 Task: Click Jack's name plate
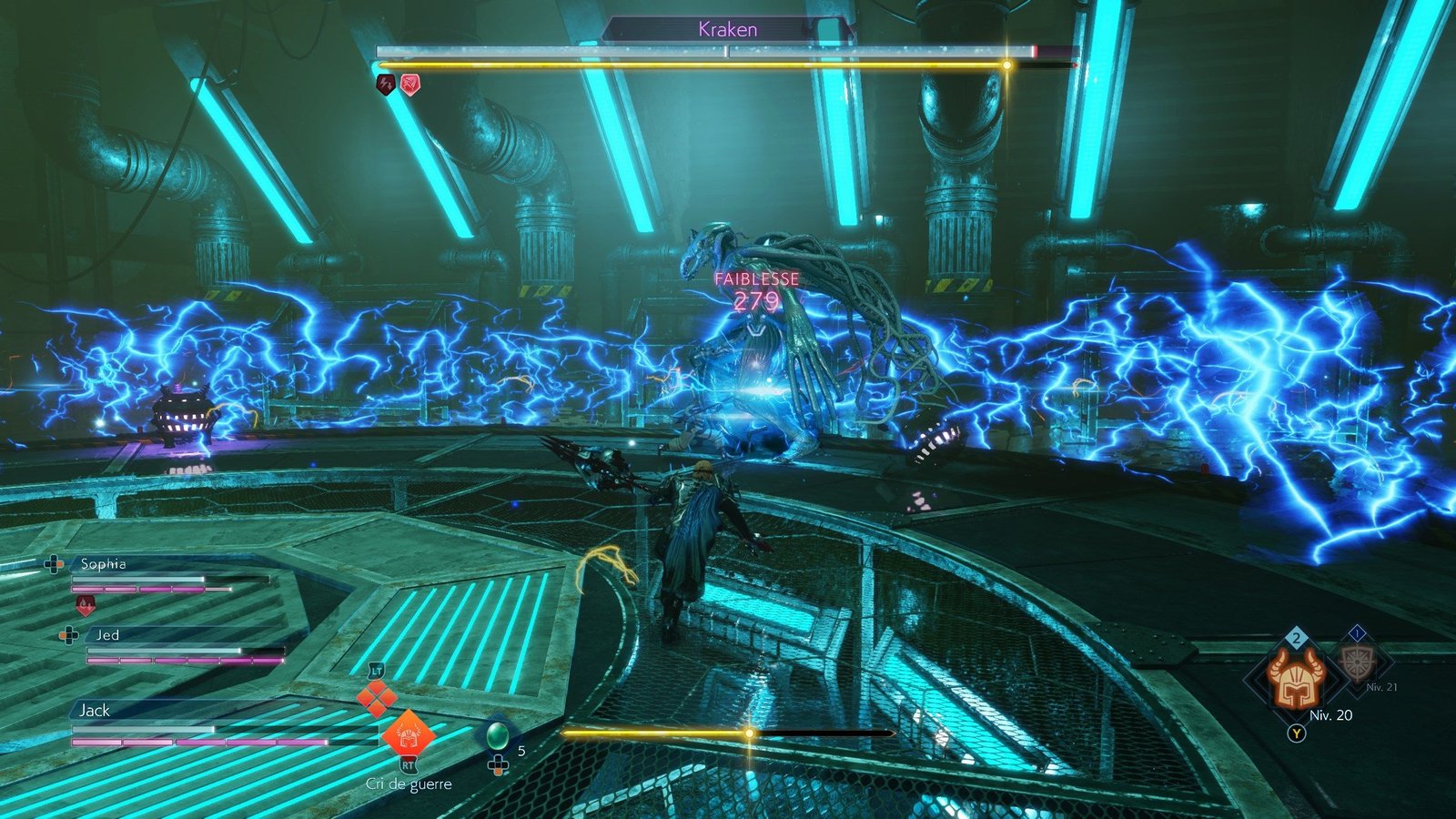point(95,710)
